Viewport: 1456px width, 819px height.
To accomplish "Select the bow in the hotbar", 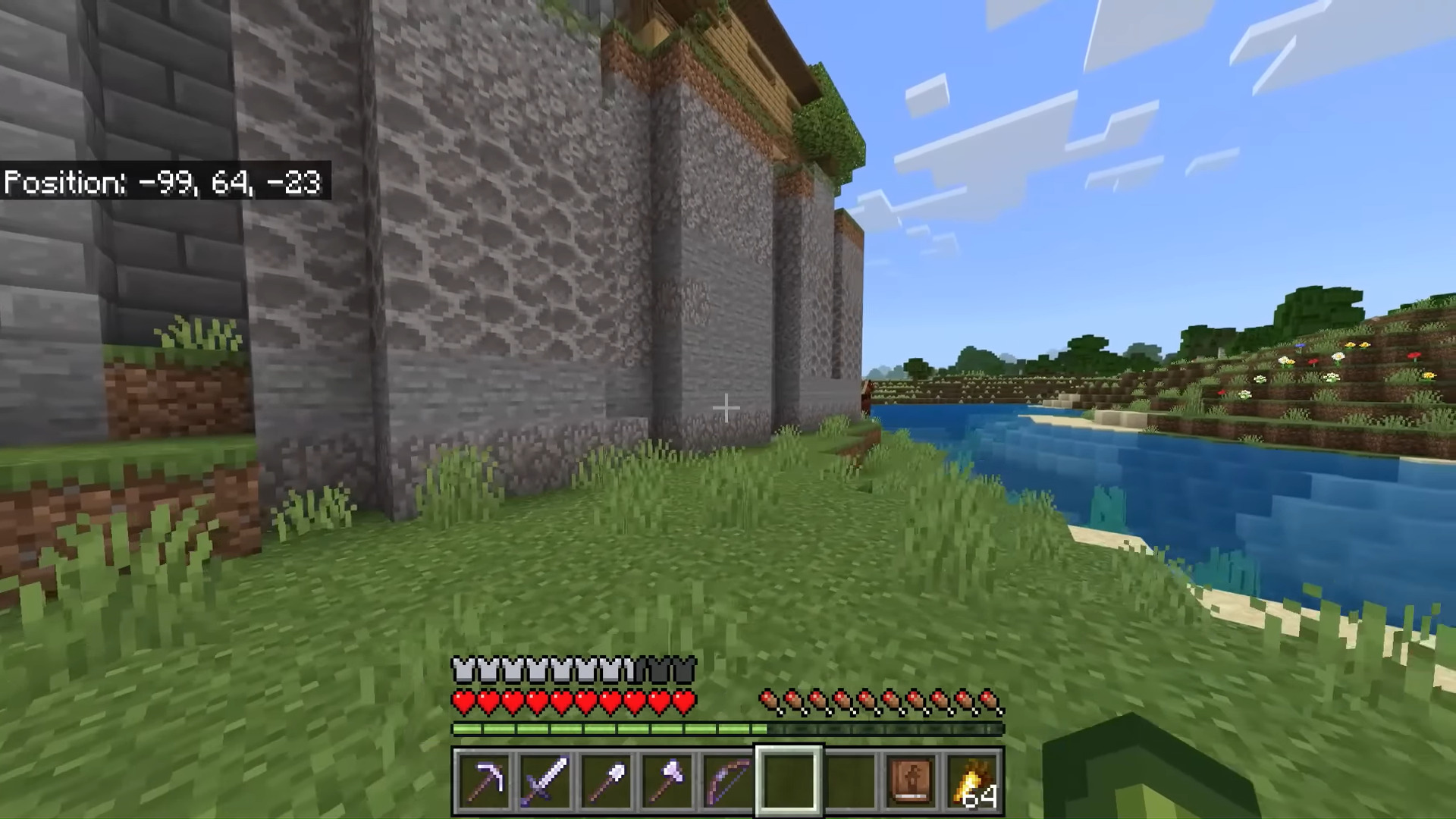I will (727, 781).
